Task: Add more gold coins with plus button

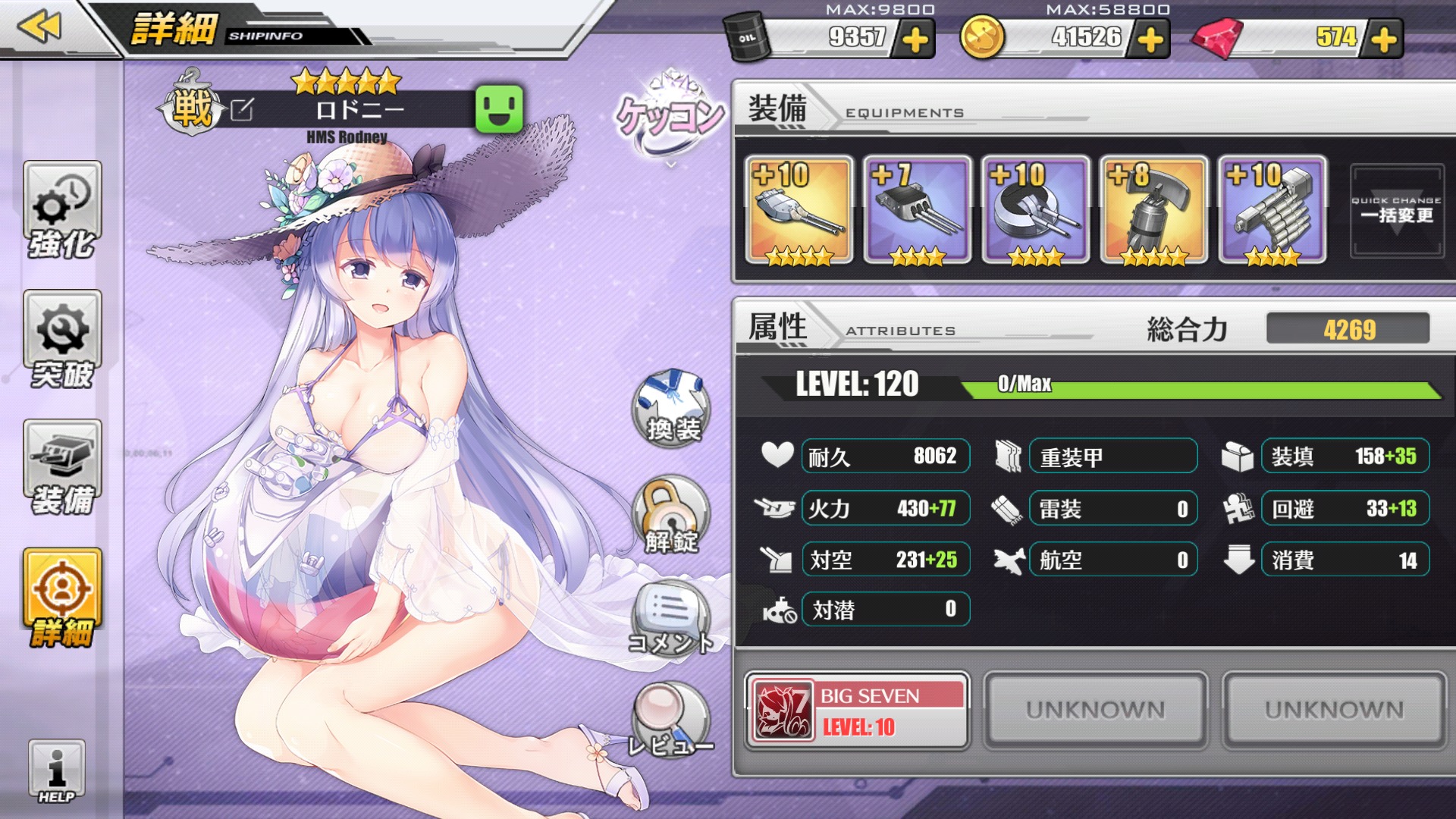Action: [x=1150, y=39]
